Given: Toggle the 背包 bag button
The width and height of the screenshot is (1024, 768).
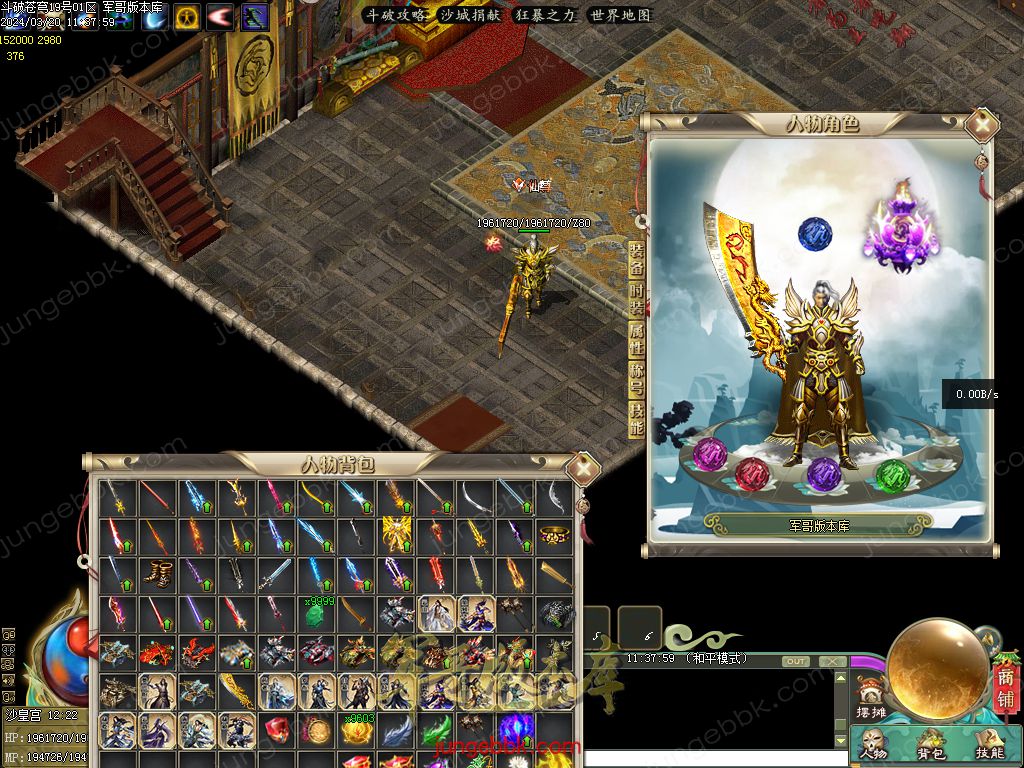Looking at the screenshot, I should point(931,745).
